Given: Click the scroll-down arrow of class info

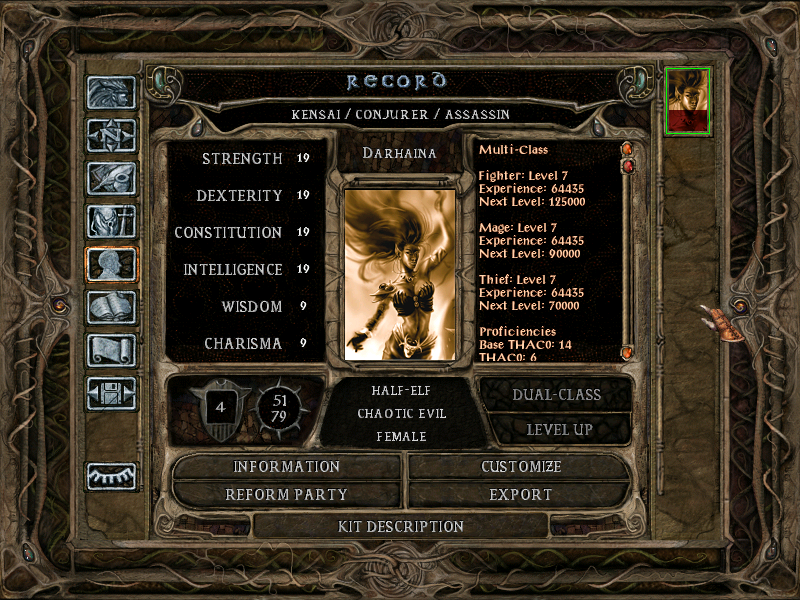Looking at the screenshot, I should click(x=628, y=352).
